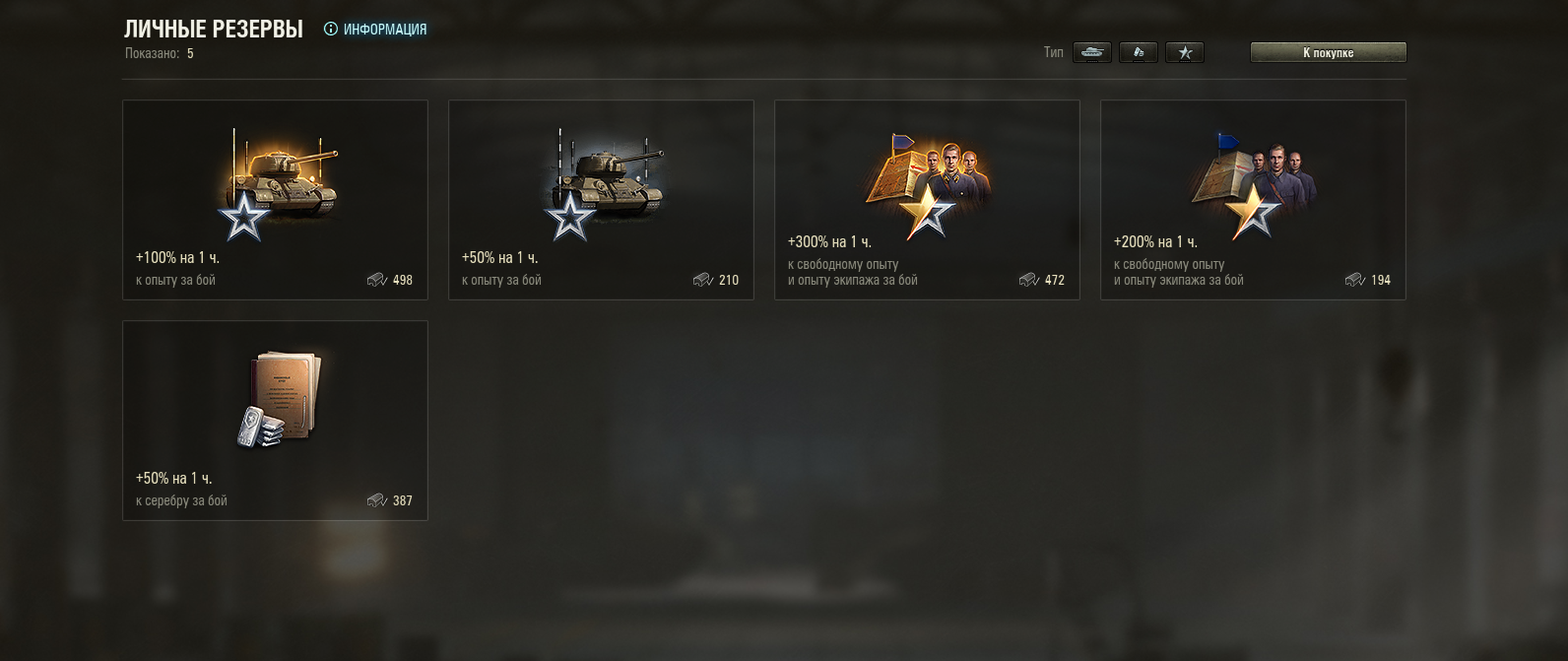
Task: Select the +50% battle XP reserve
Action: tap(601, 200)
